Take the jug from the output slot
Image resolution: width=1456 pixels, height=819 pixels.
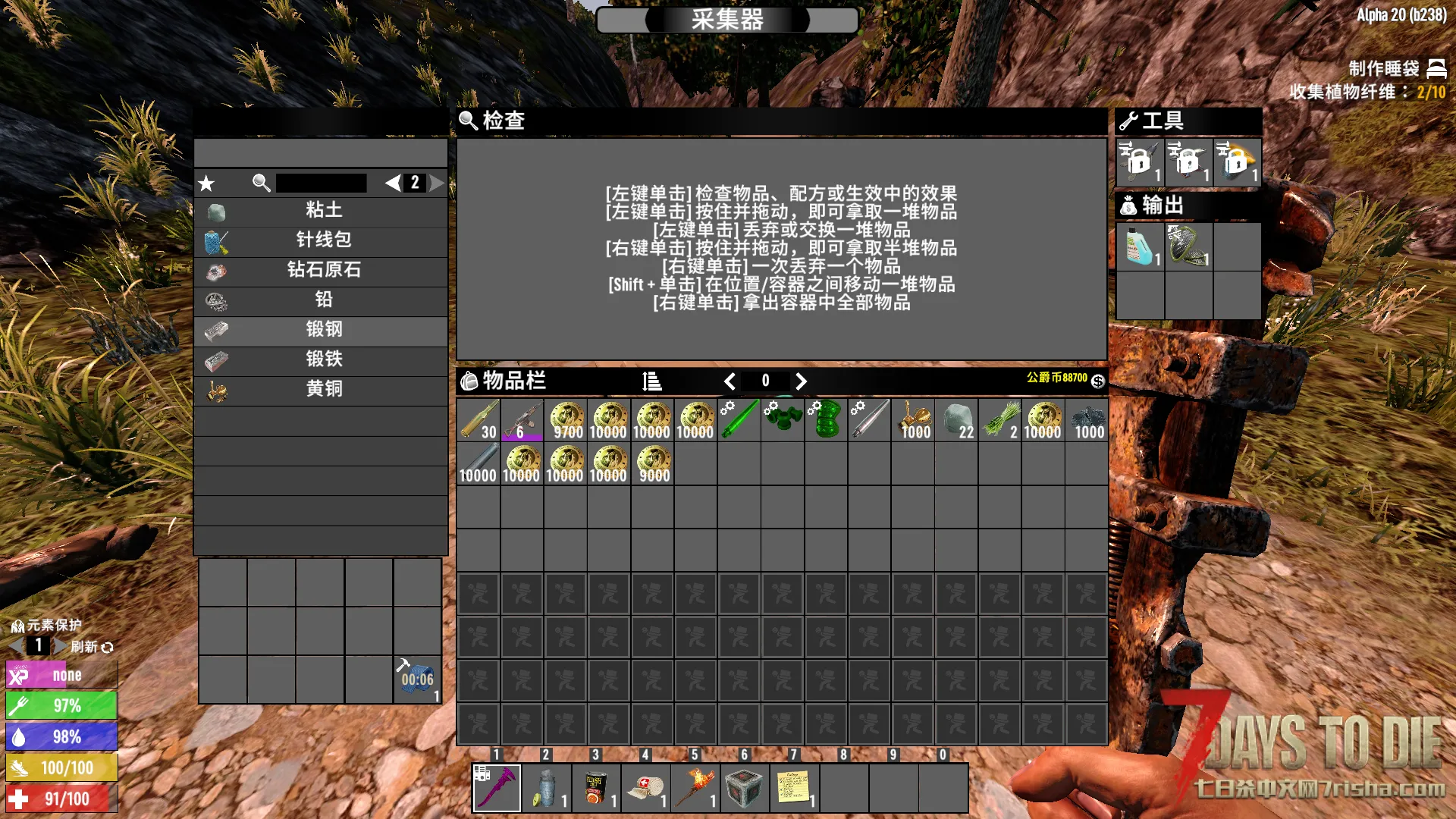pyautogui.click(x=1139, y=246)
